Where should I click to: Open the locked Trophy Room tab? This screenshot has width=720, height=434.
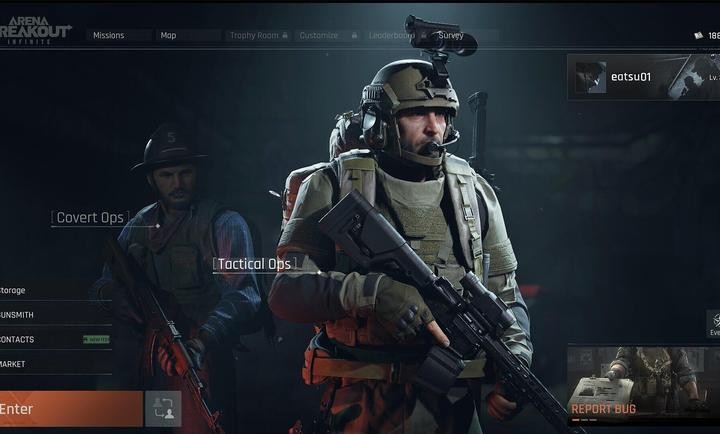click(256, 35)
